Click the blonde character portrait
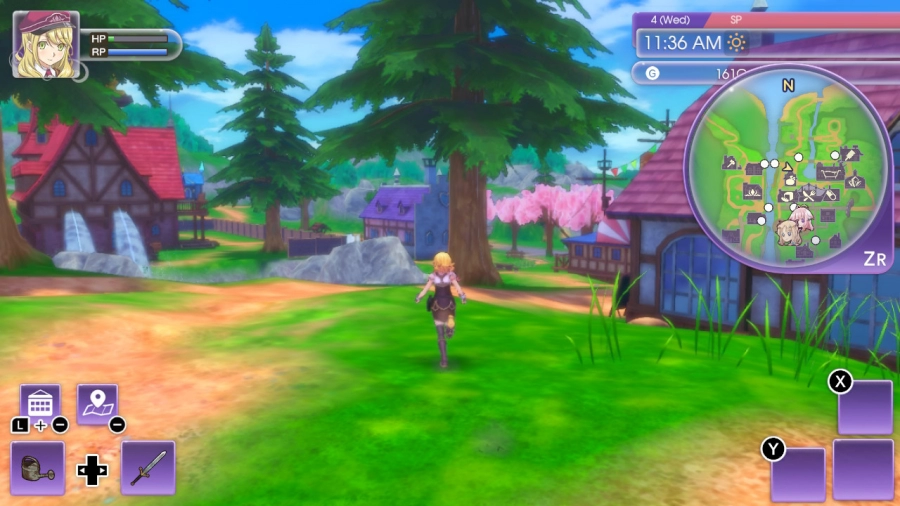The width and height of the screenshot is (900, 506). (x=45, y=45)
